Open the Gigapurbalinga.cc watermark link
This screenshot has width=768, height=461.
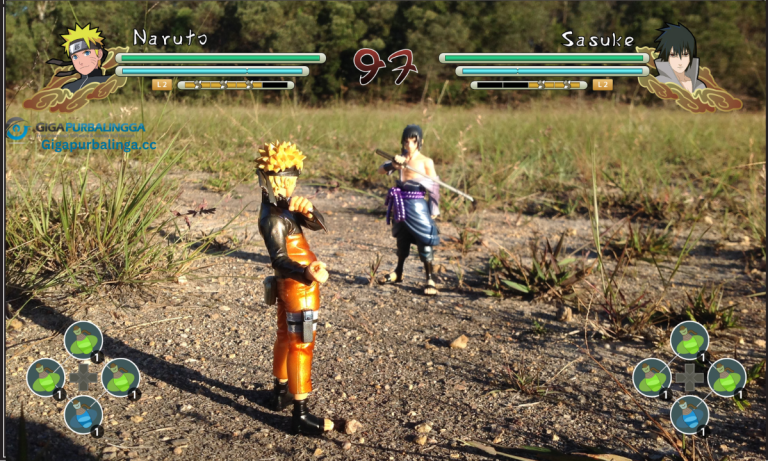tap(98, 145)
